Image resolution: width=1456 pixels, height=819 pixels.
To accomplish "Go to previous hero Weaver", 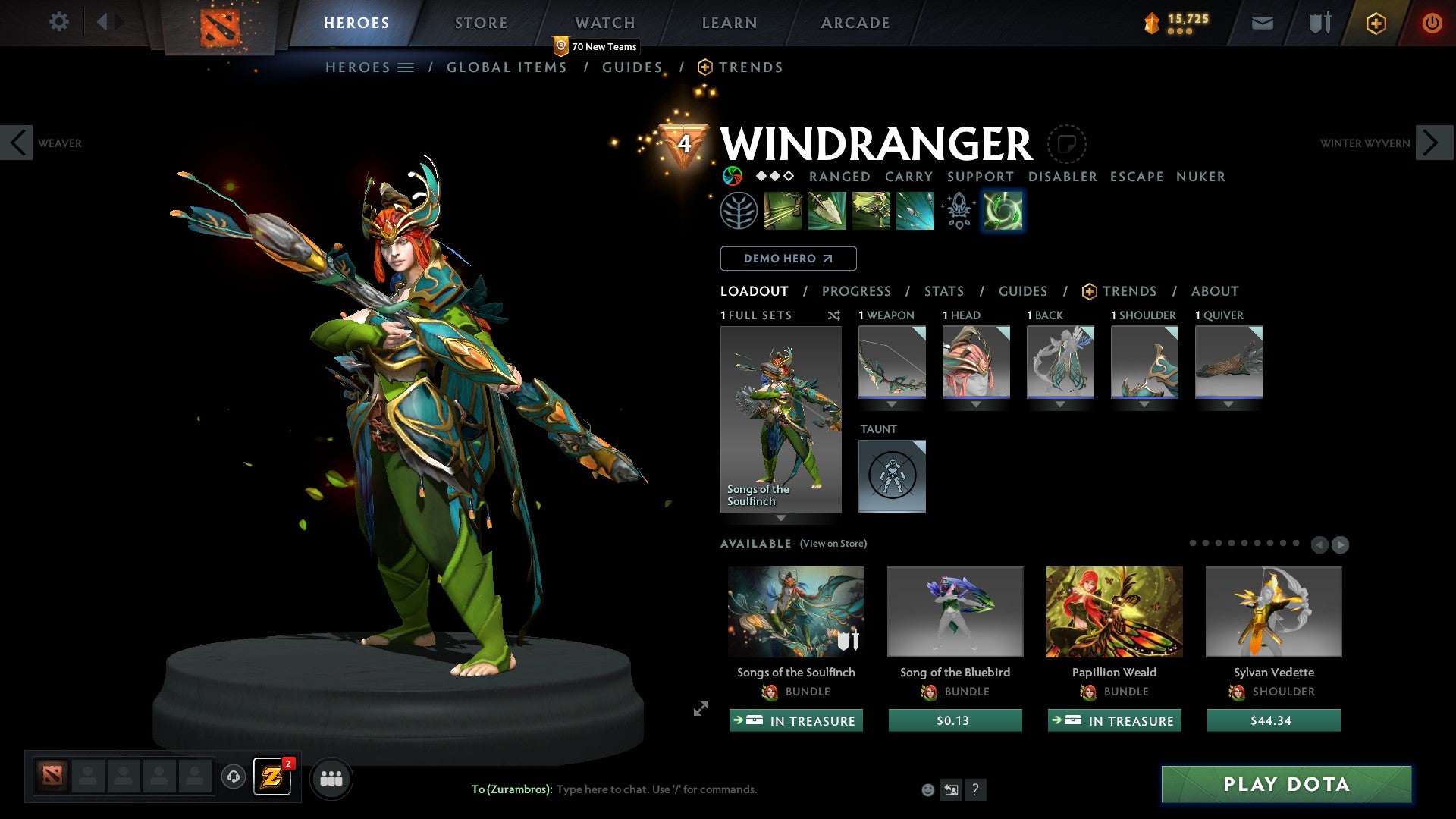I will (x=17, y=143).
